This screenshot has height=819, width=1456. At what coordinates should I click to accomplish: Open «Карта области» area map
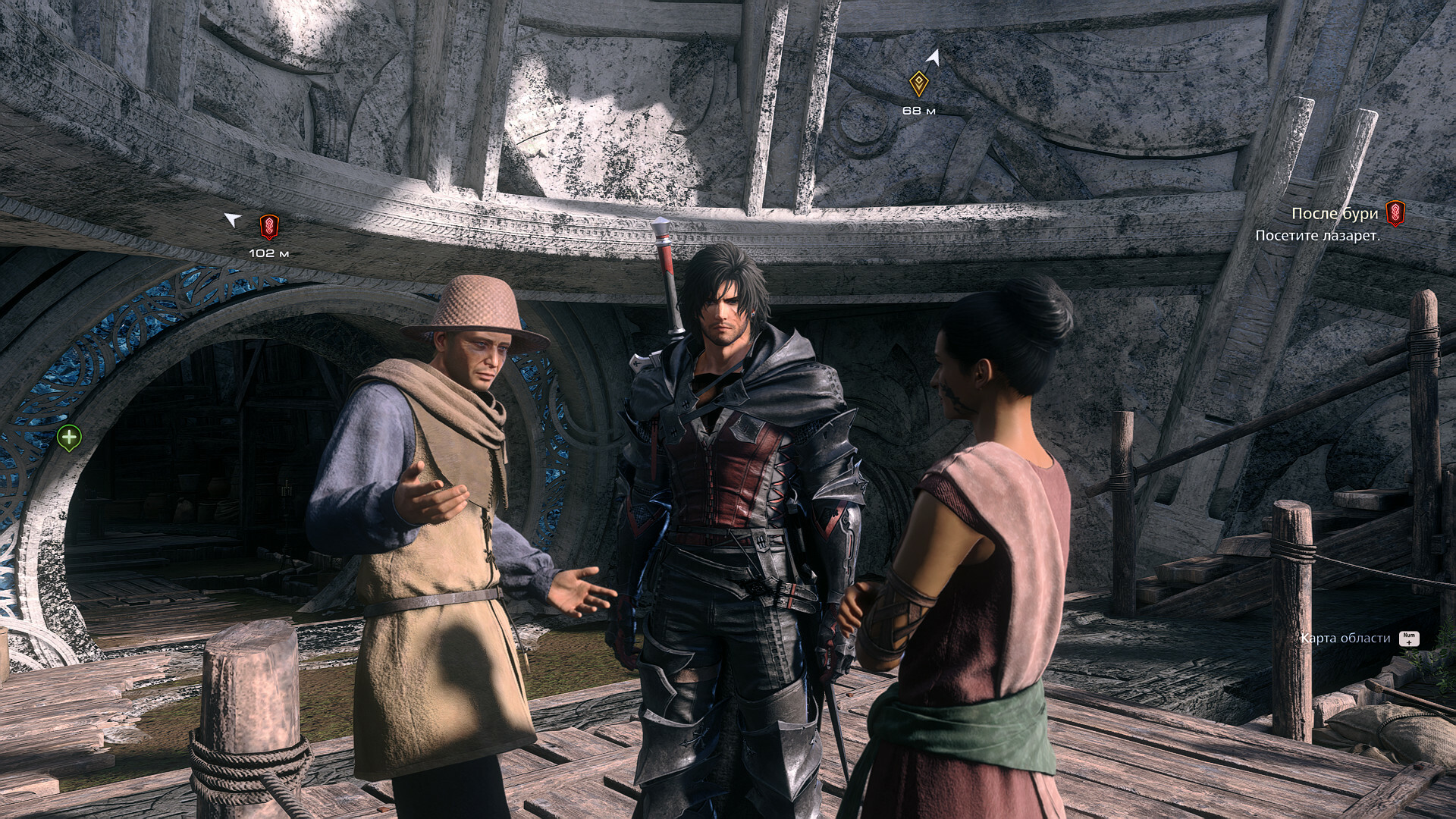click(x=1345, y=639)
